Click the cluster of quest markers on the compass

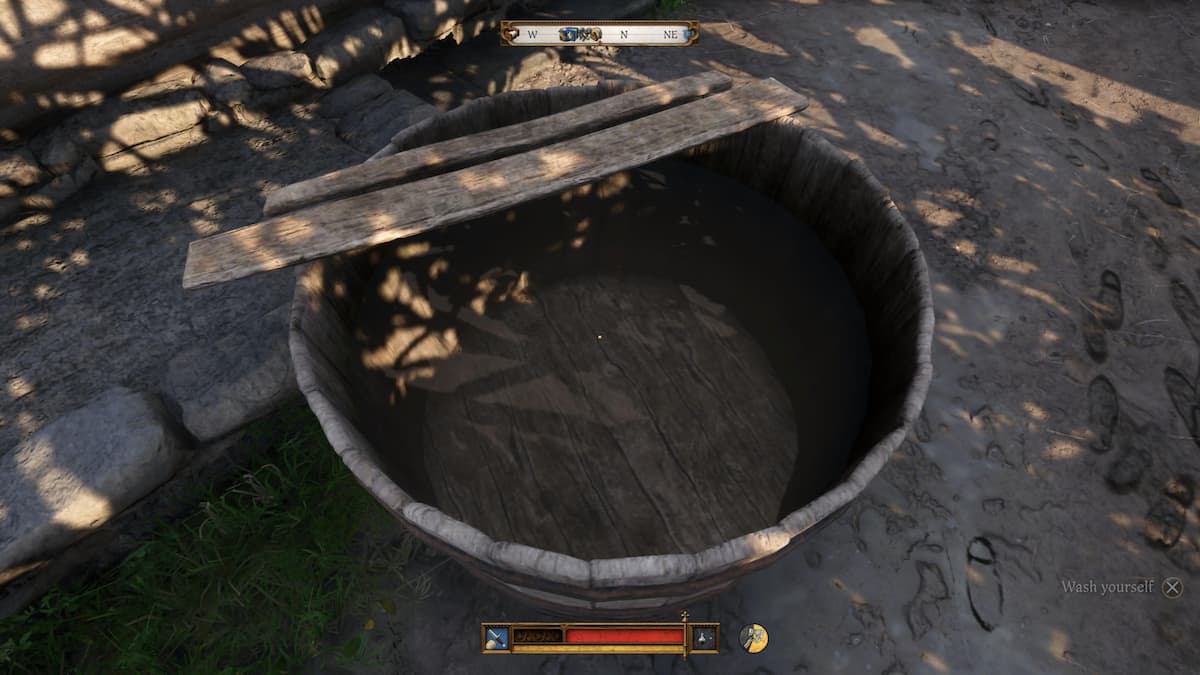pos(579,34)
